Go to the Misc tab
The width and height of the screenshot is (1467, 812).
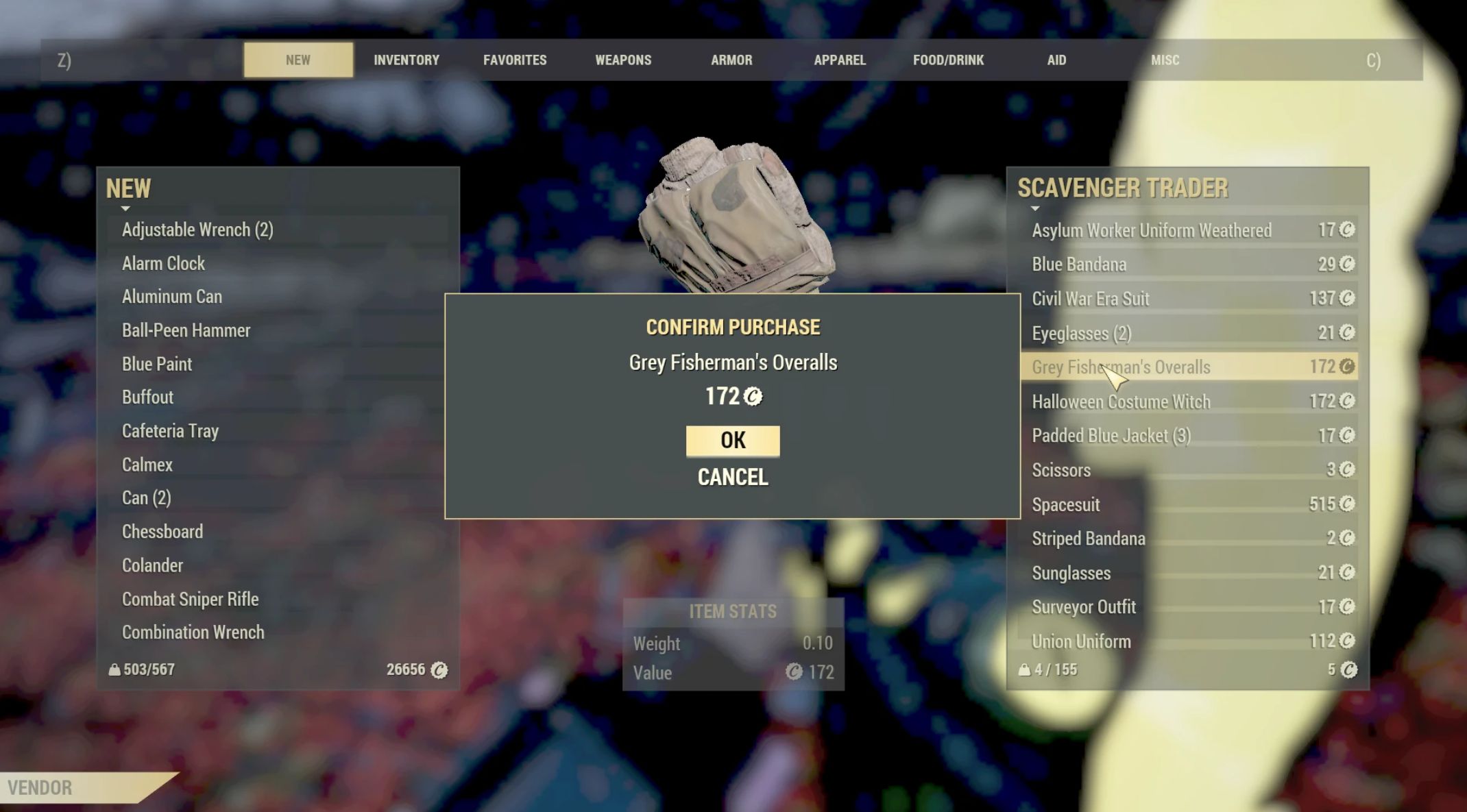pyautogui.click(x=1165, y=60)
